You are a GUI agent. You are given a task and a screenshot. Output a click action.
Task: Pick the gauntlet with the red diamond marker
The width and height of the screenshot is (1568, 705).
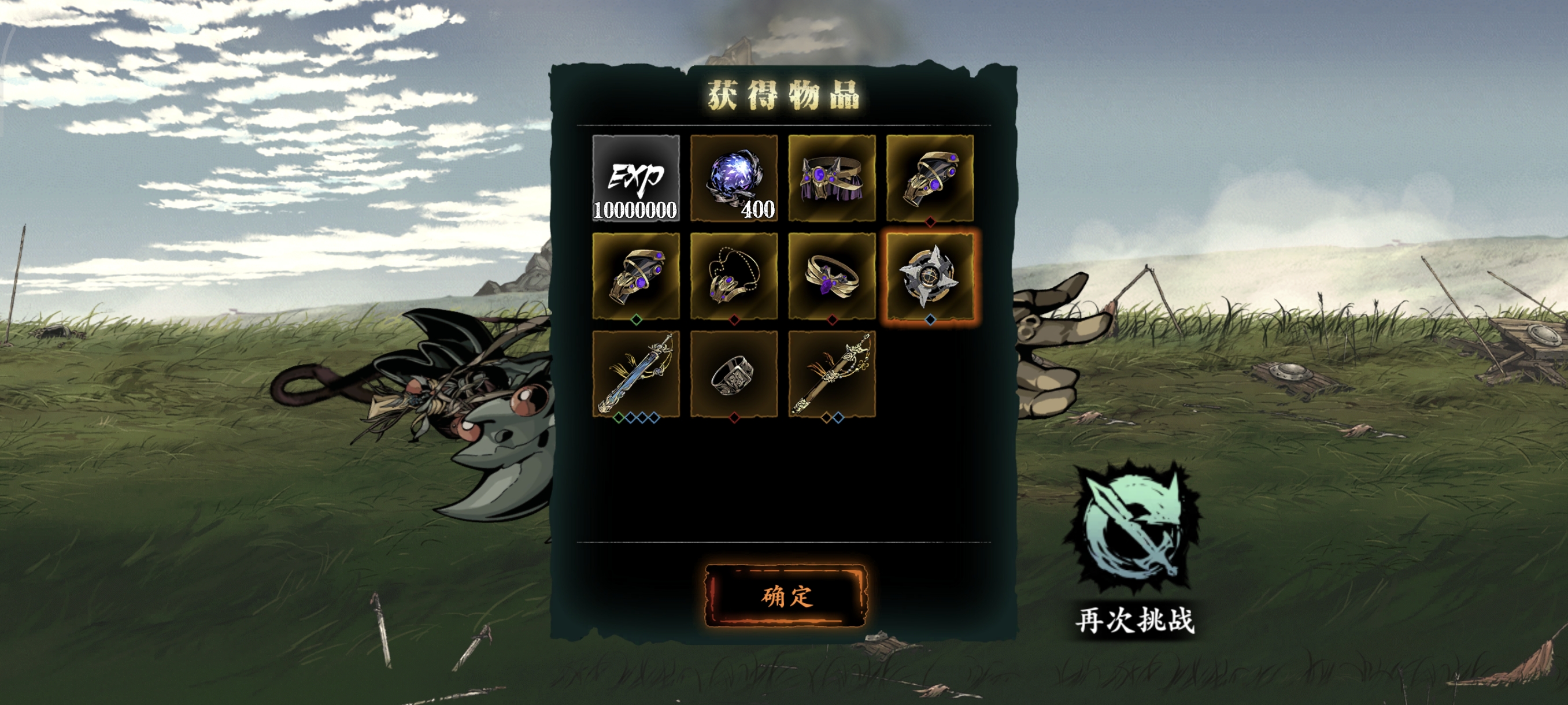coord(930,177)
